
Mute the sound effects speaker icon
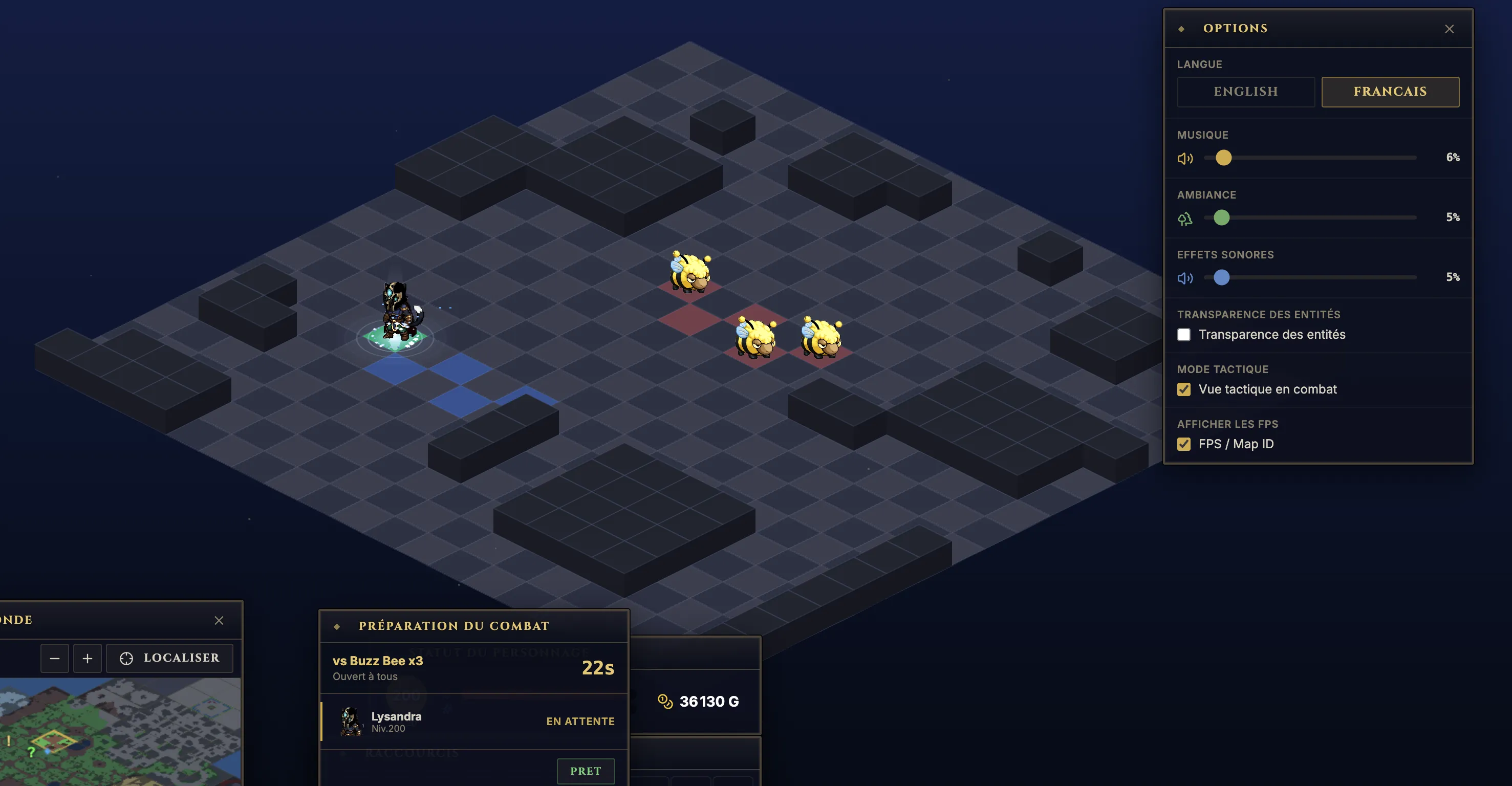pos(1184,278)
